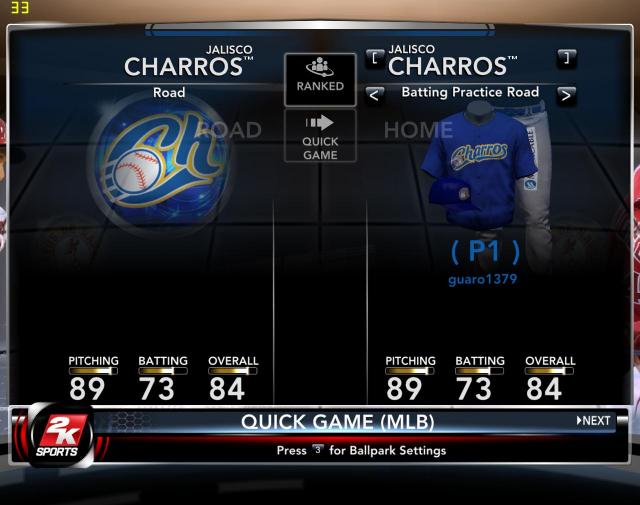Switch to next home team with right bracket
Image resolution: width=640 pixels, height=505 pixels.
point(566,58)
